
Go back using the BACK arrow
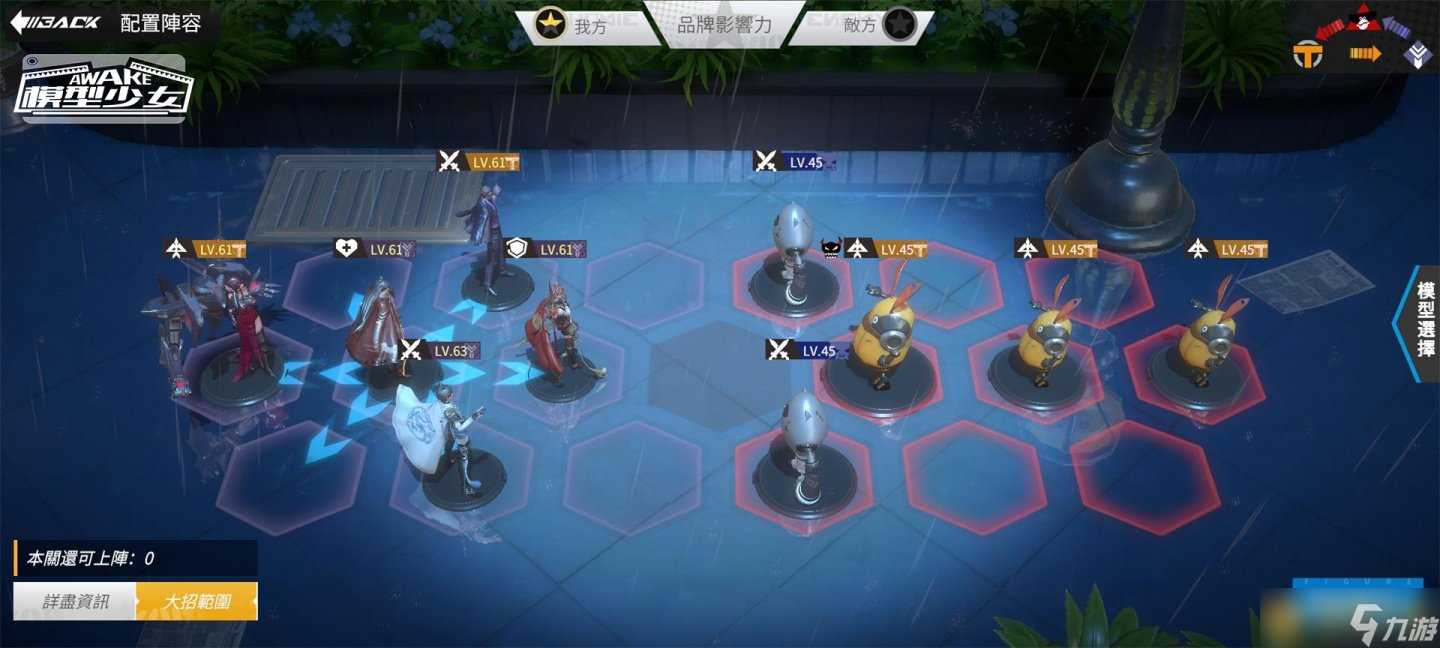point(55,23)
